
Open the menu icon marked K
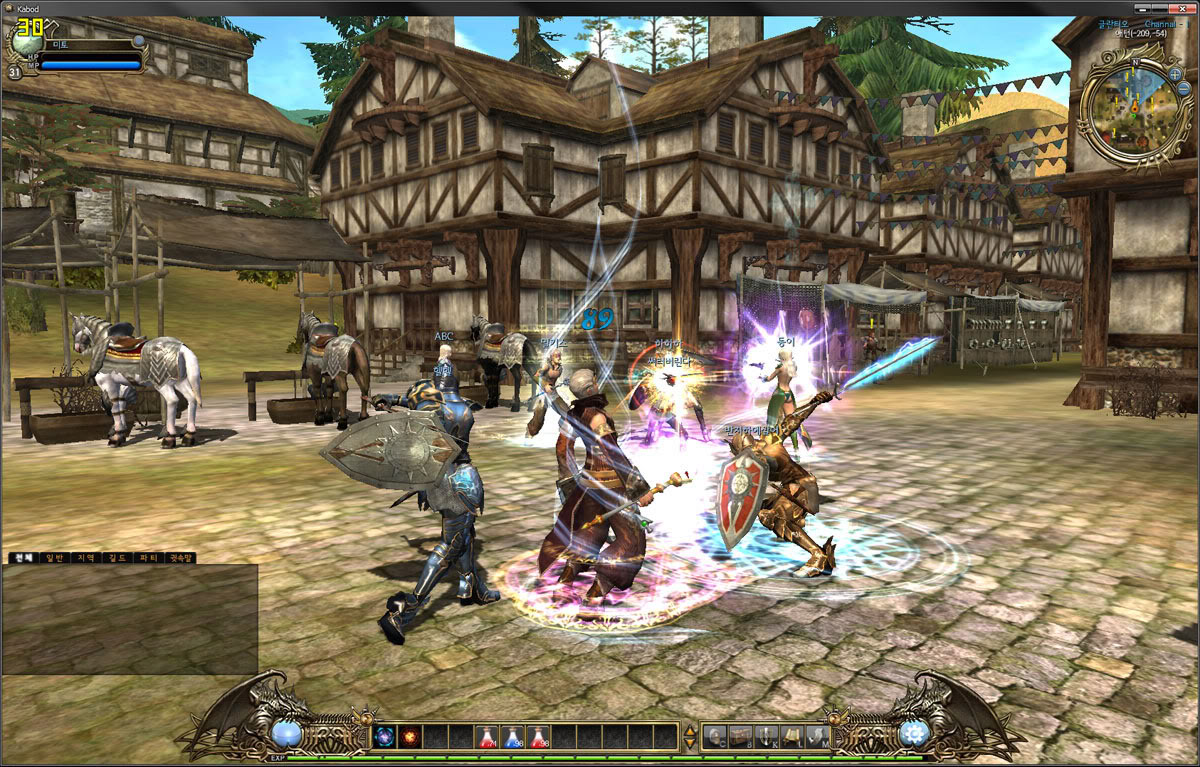(x=766, y=737)
